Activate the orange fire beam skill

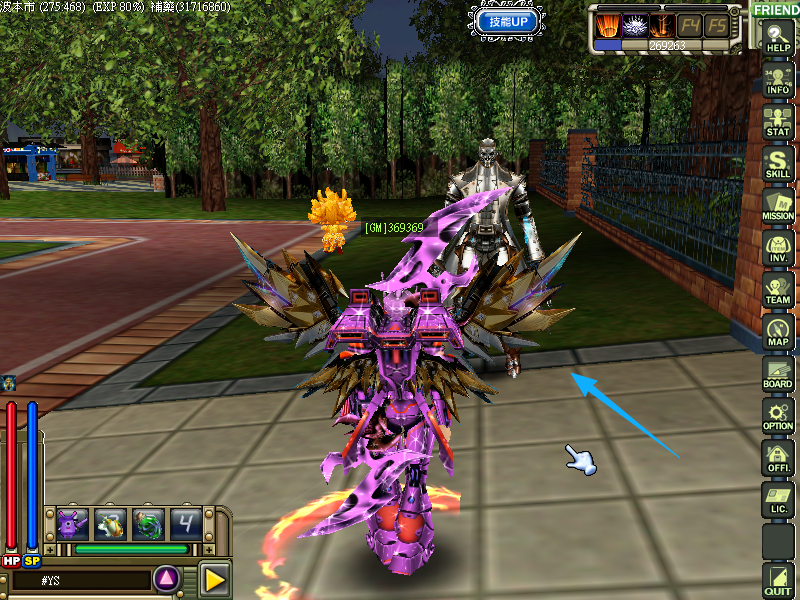click(607, 25)
